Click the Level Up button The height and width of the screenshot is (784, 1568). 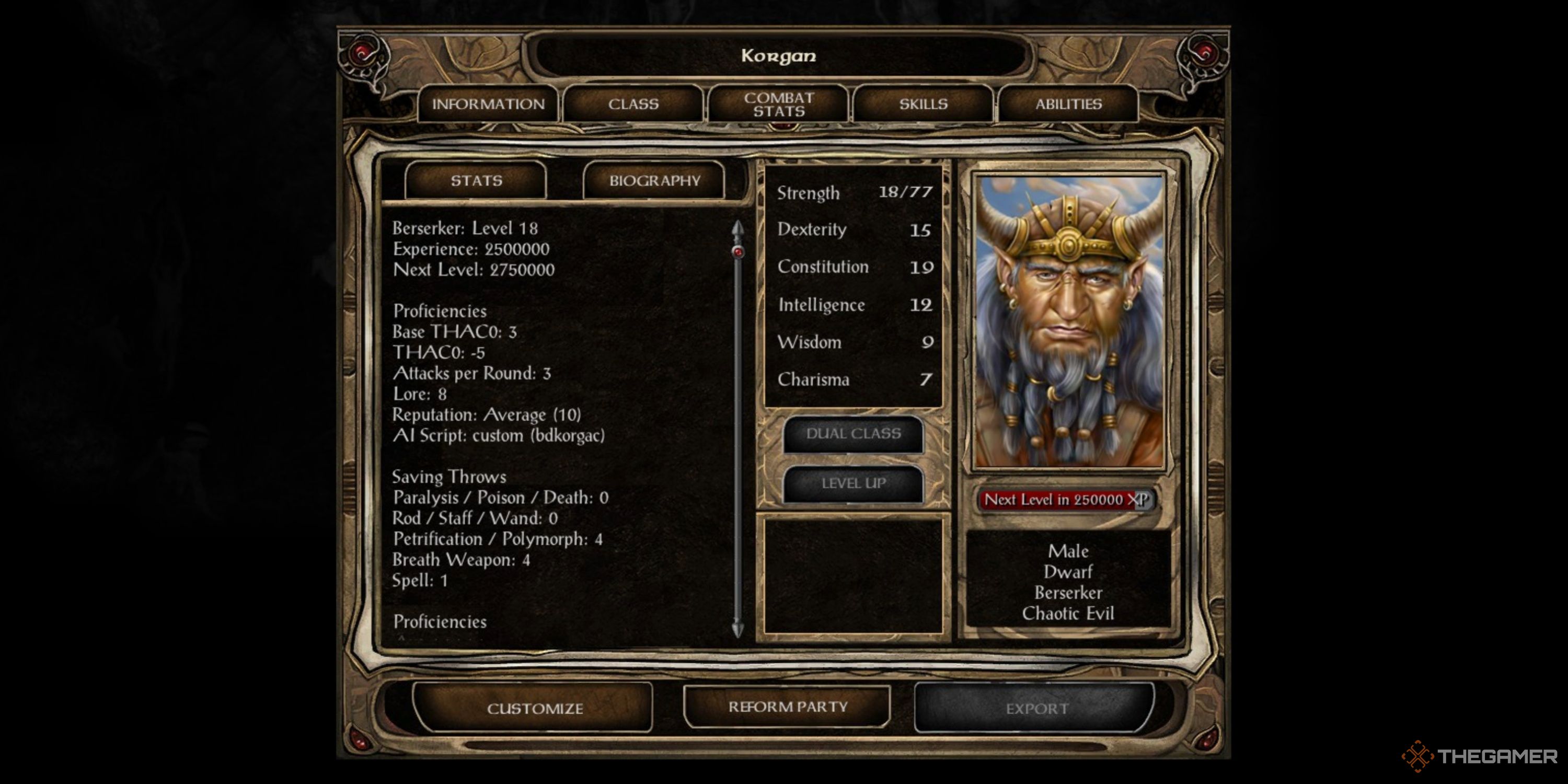[854, 484]
